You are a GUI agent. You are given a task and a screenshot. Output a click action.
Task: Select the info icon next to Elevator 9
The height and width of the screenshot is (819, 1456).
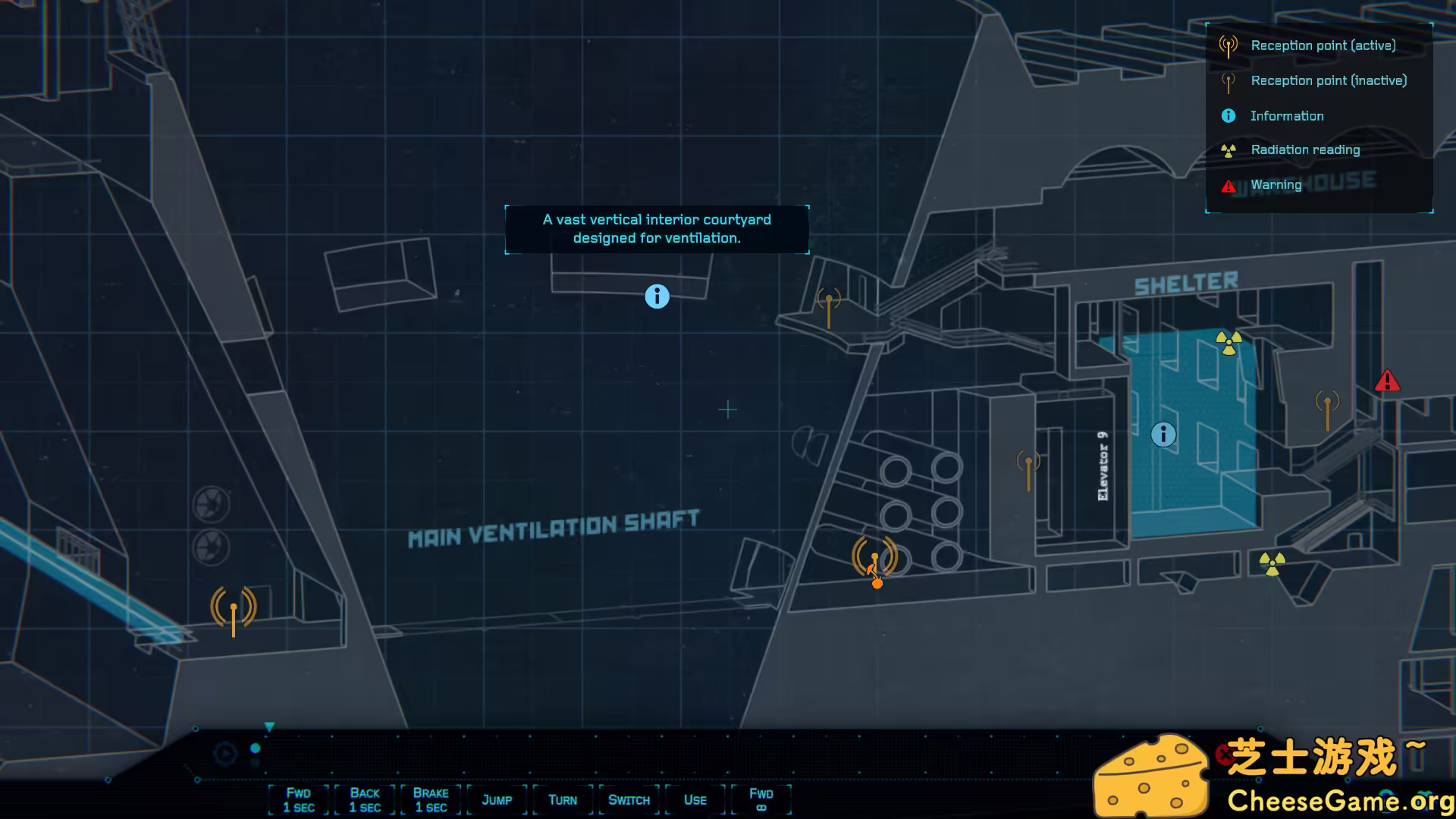[x=1163, y=435]
